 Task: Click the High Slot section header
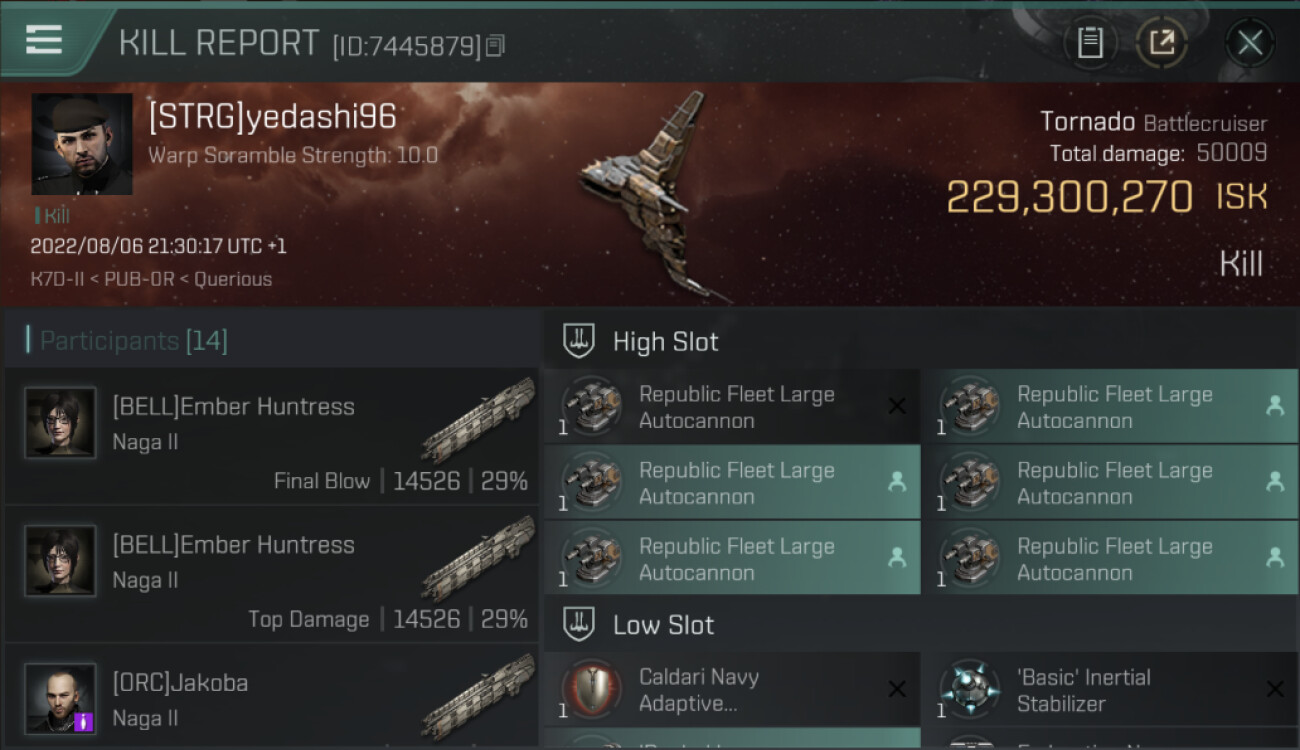tap(665, 341)
